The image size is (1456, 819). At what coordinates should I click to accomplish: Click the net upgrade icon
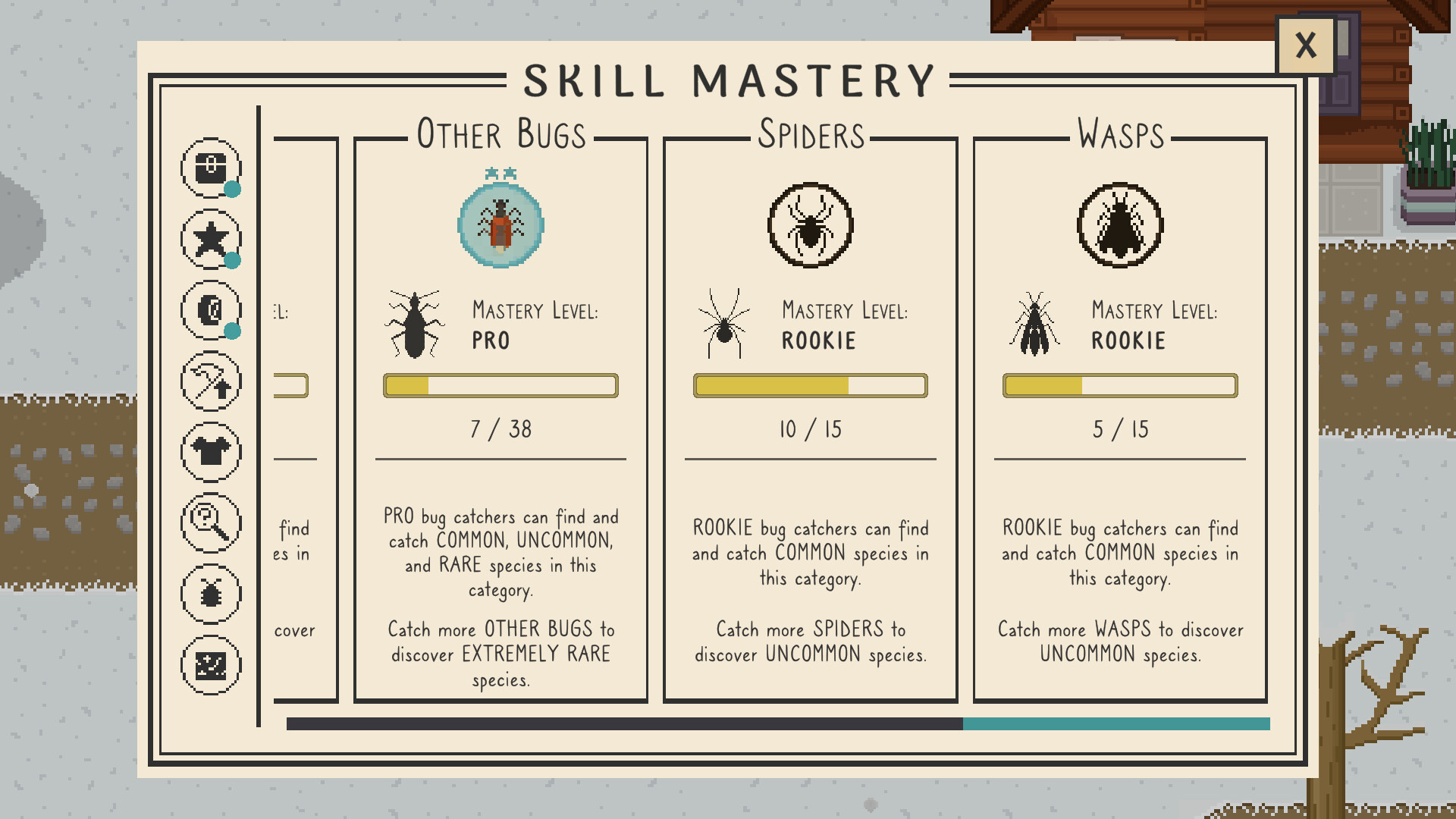tap(211, 381)
